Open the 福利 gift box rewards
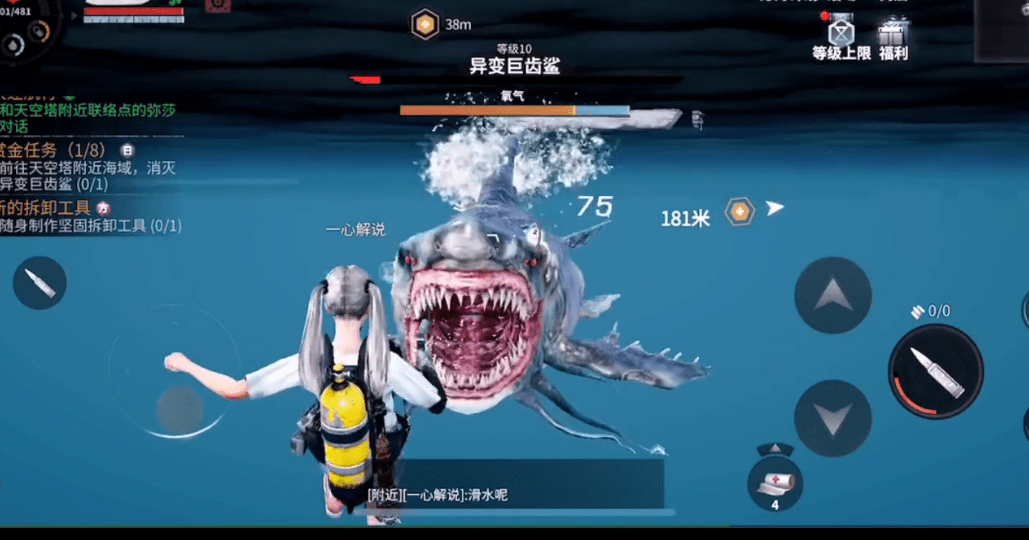This screenshot has height=540, width=1029. click(892, 38)
